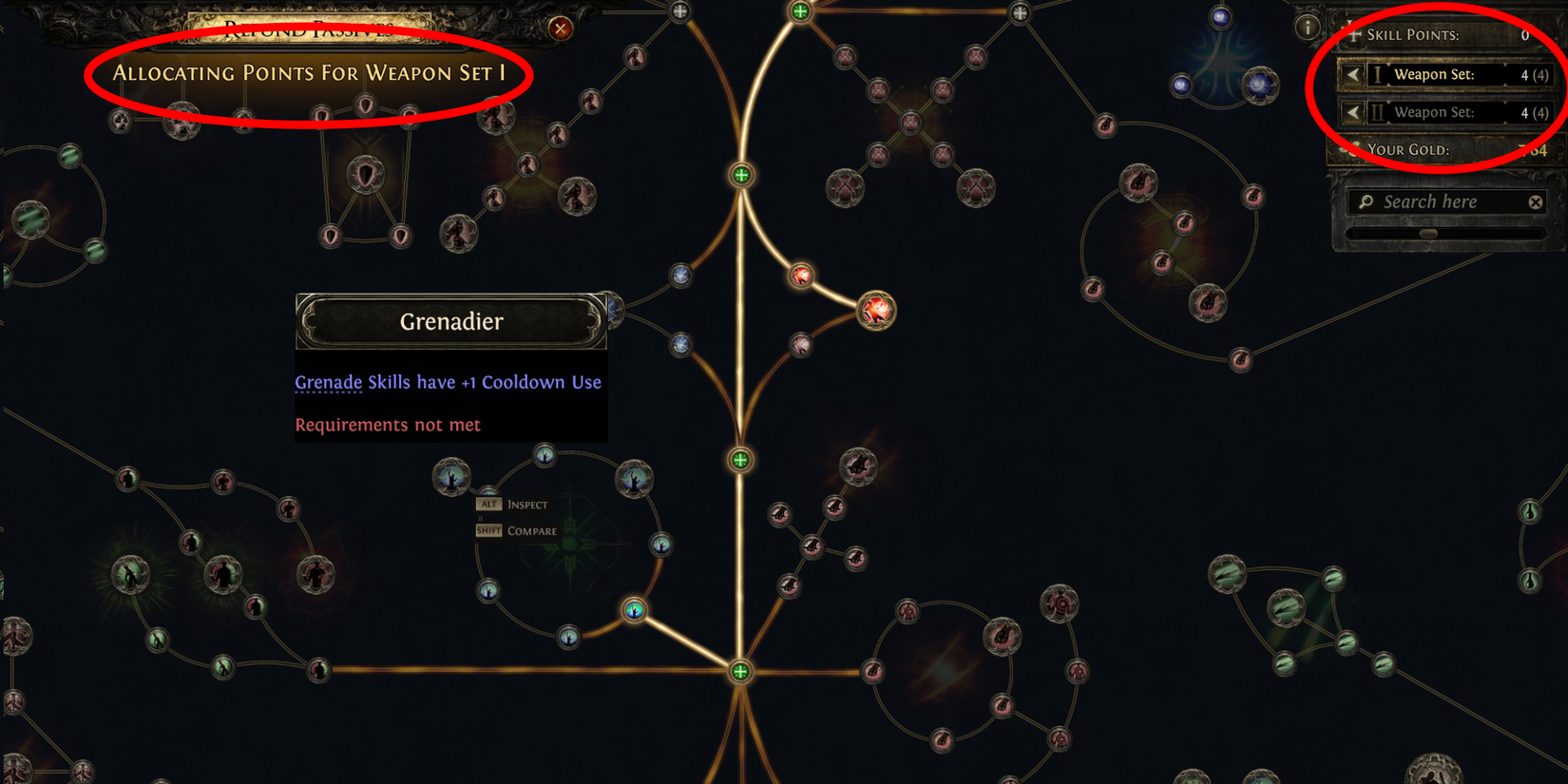This screenshot has height=784, width=1568.
Task: Toggle the small red attack node above Grenadier
Action: coord(803,277)
